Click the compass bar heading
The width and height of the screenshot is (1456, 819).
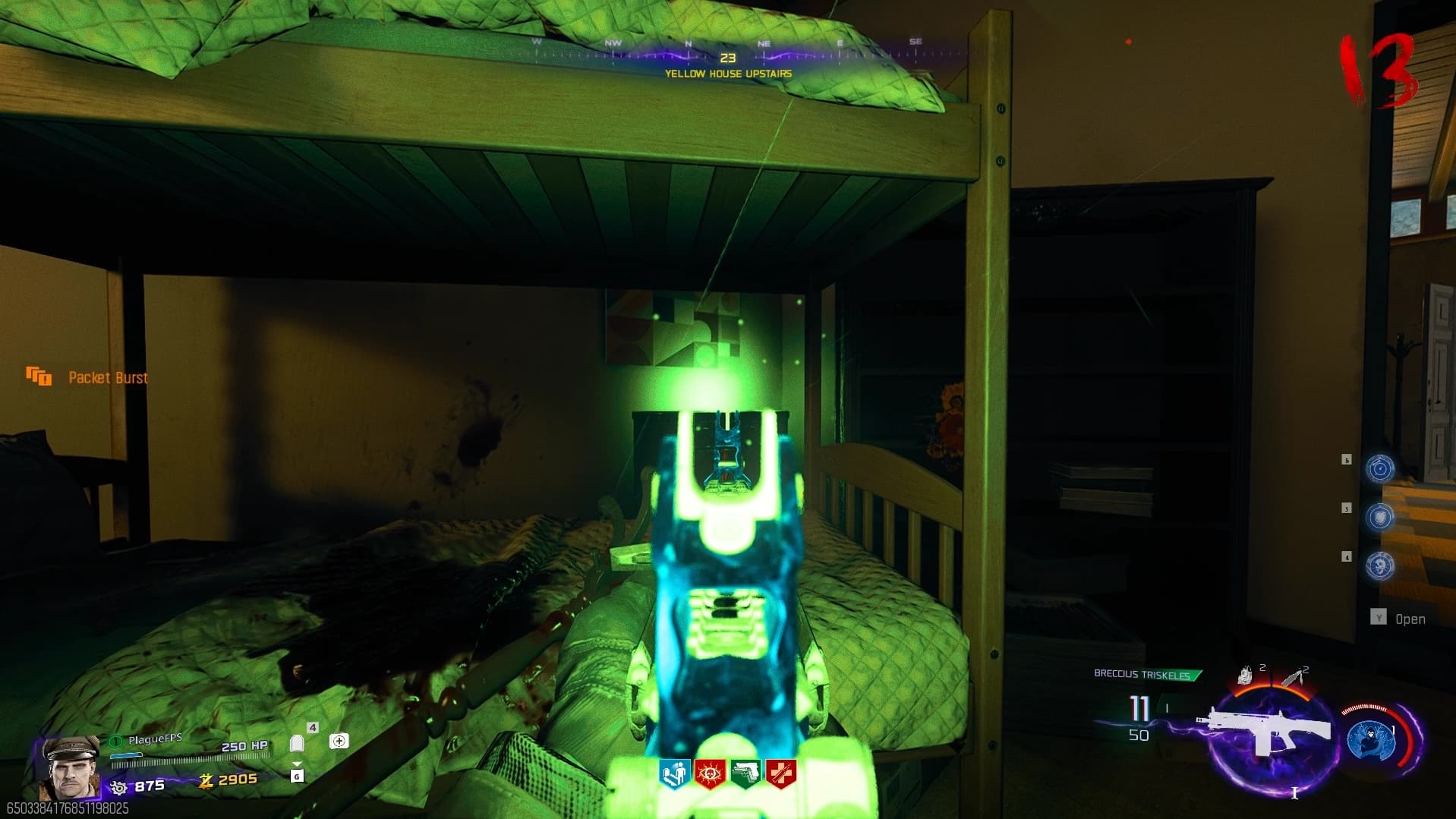click(x=727, y=58)
